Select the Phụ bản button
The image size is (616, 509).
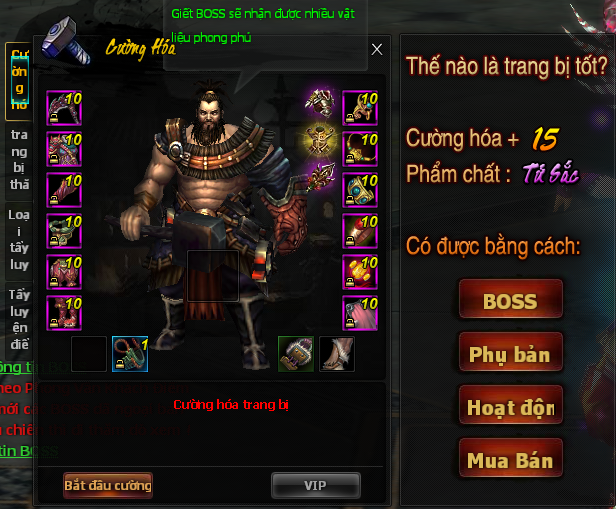pos(510,354)
